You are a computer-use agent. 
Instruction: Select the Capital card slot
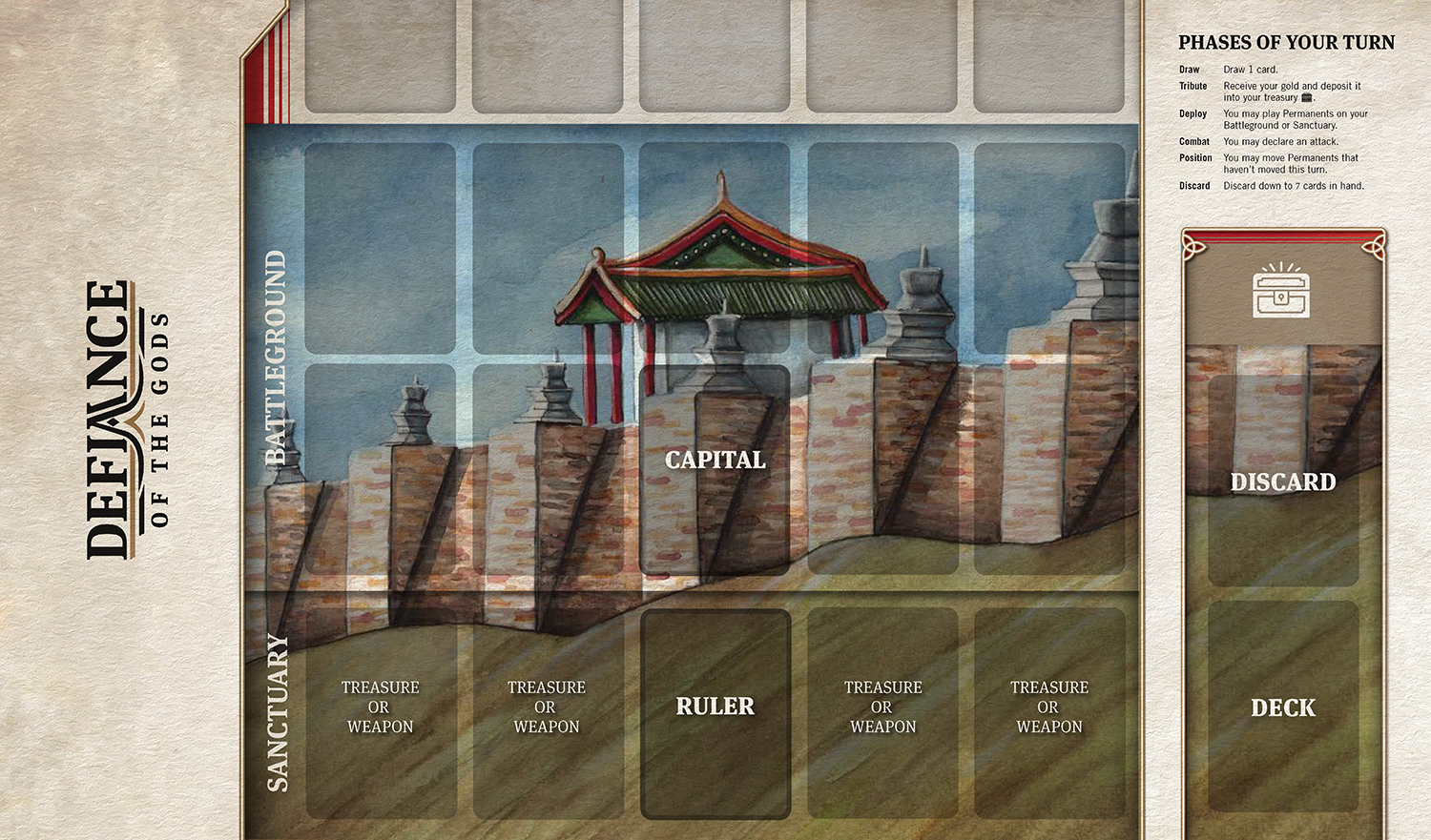[715, 469]
